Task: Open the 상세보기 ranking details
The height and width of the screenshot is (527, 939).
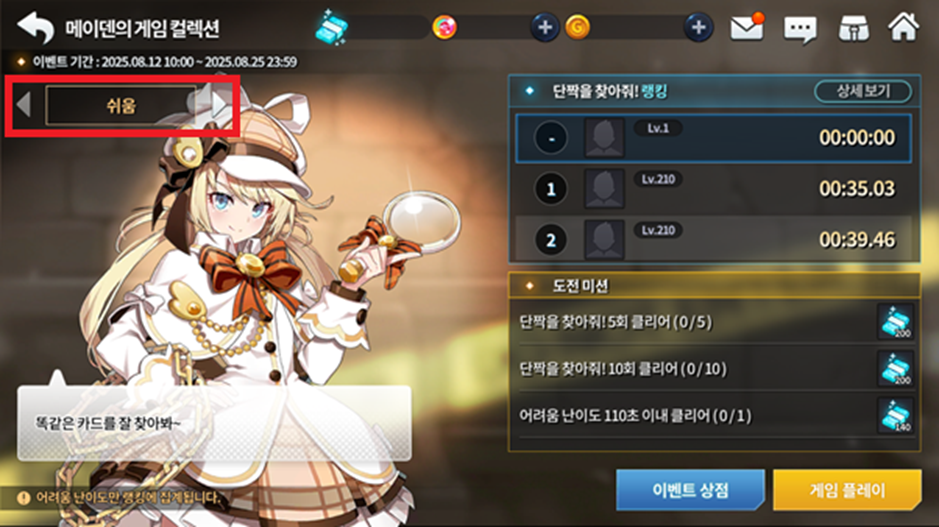Action: 862,92
